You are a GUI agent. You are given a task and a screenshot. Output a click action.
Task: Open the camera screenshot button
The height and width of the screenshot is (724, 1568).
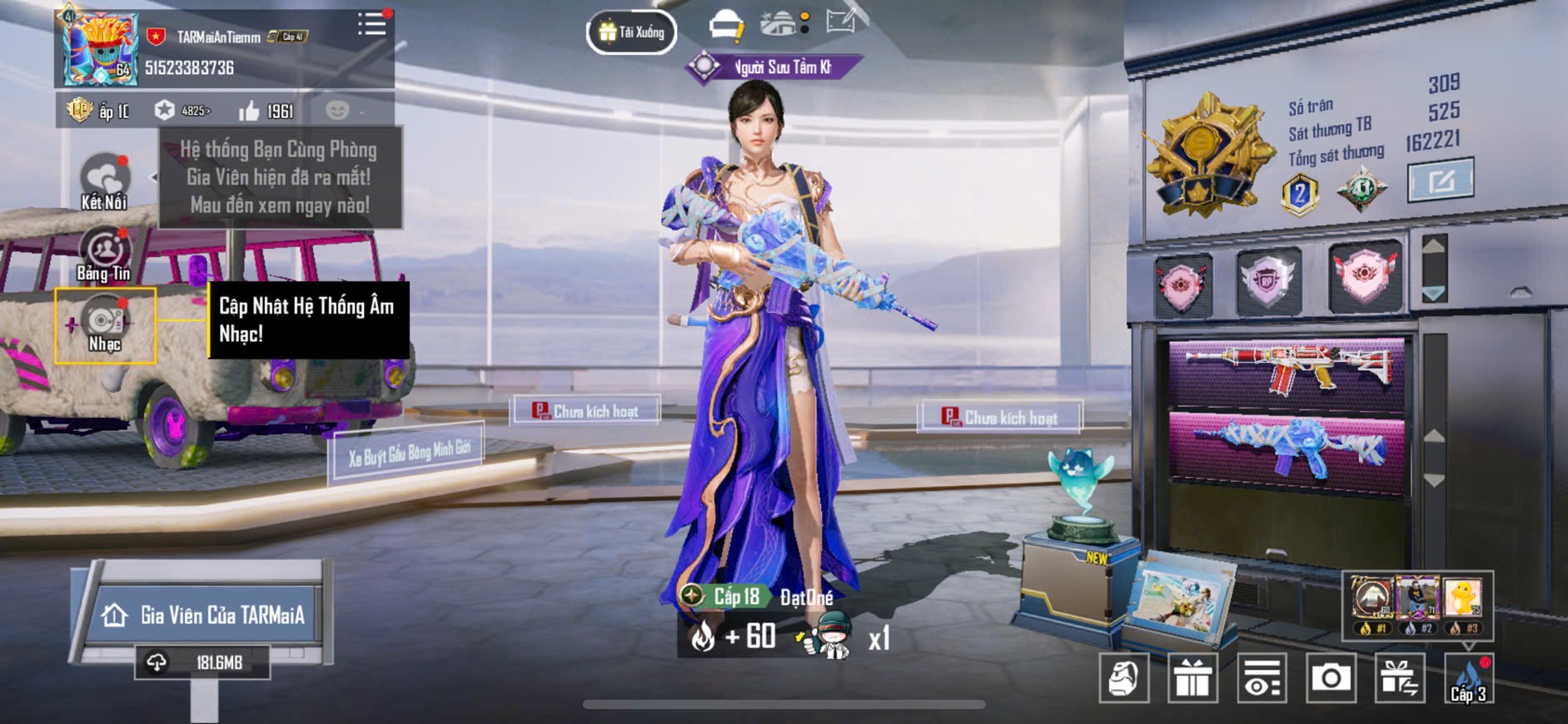point(1331,678)
